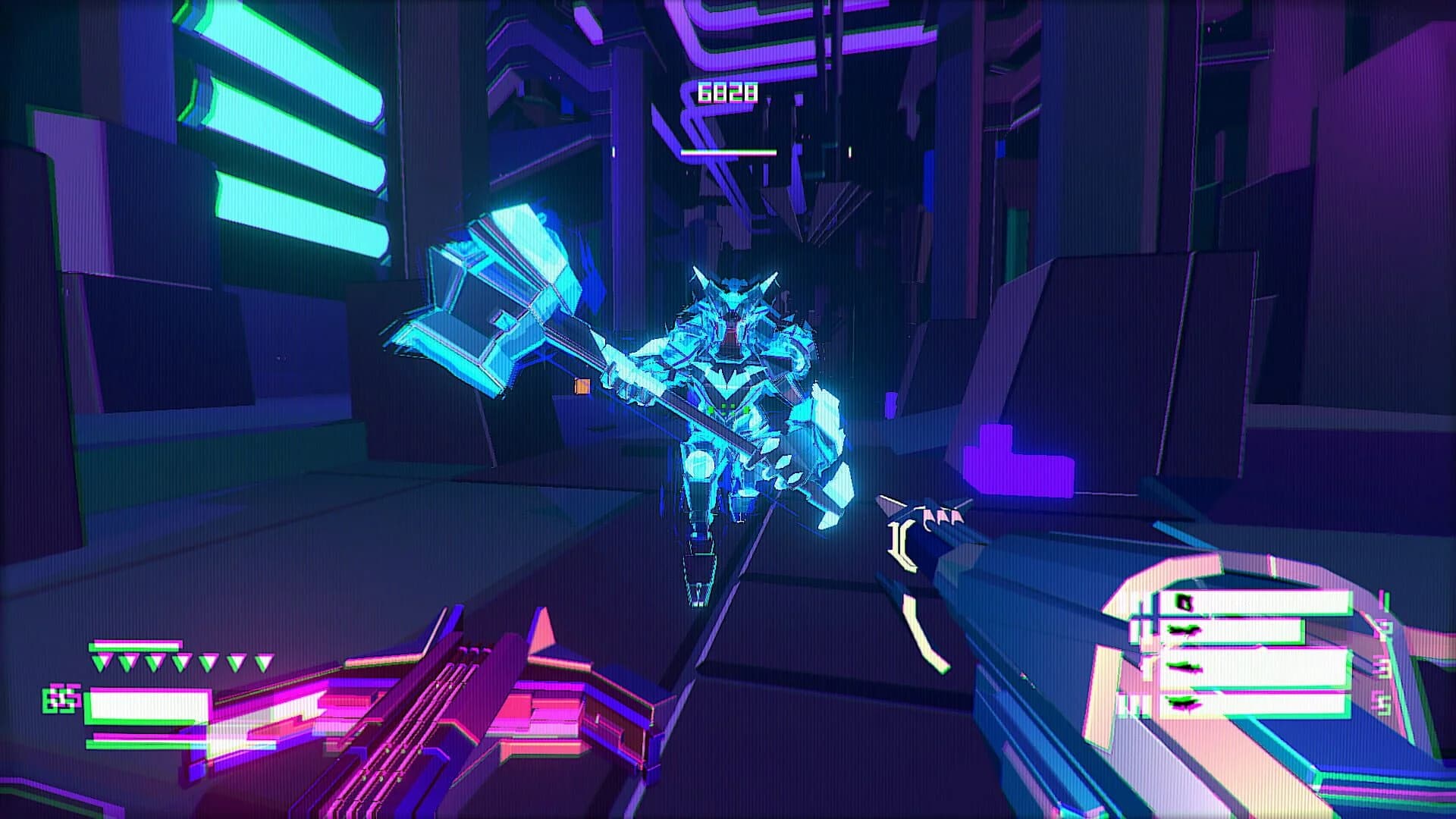Select the weapon slot 3 glyph icon
The height and width of the screenshot is (819, 1456).
point(1184,667)
